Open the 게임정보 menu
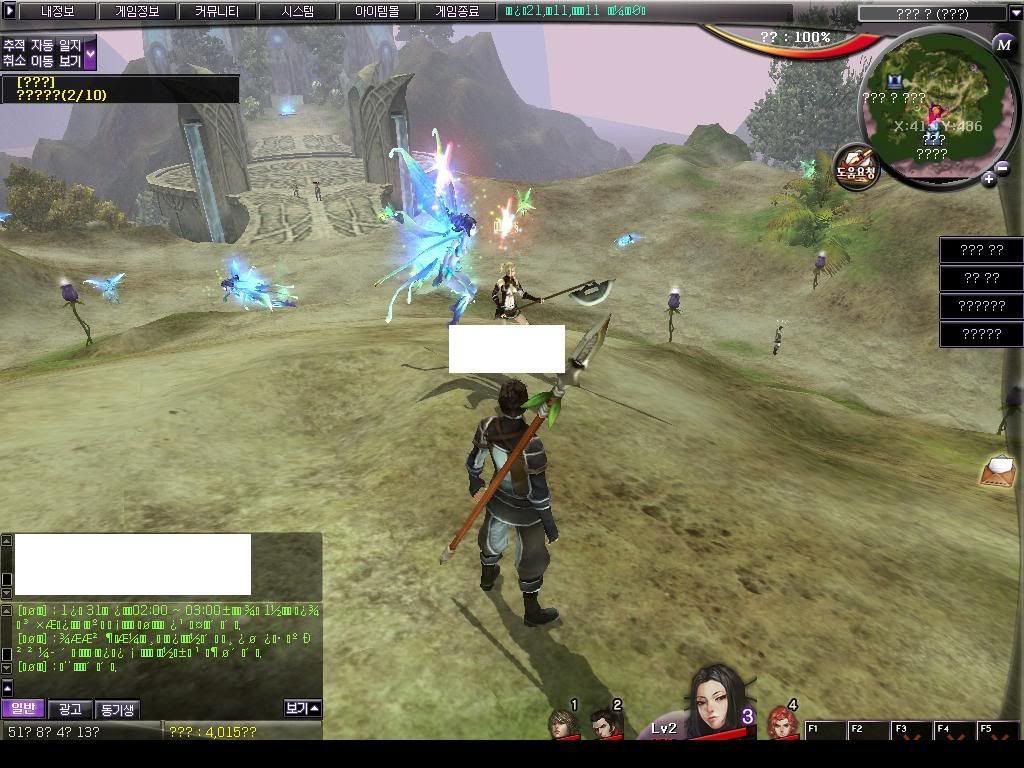This screenshot has width=1024, height=768. tap(137, 12)
